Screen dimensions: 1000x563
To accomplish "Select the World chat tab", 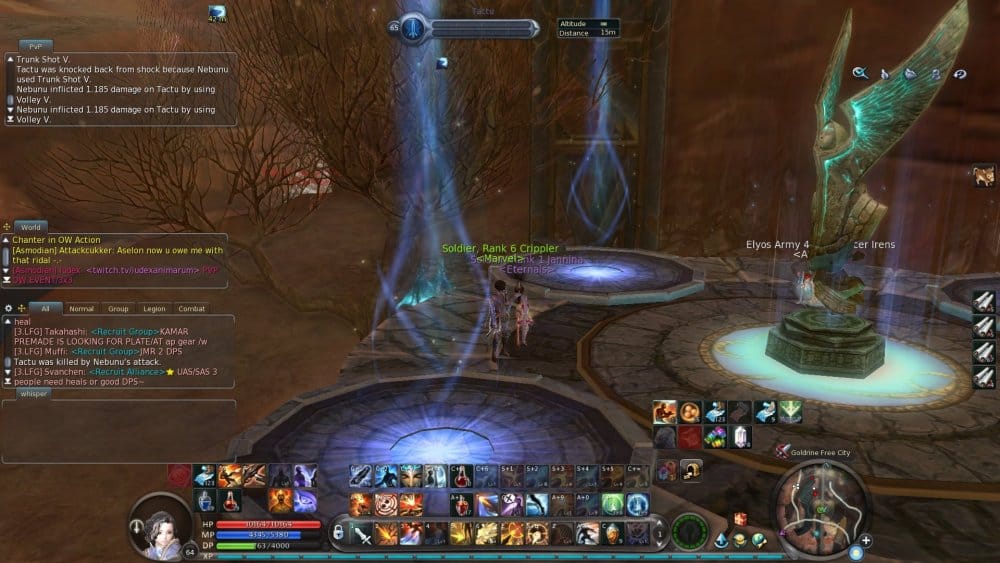I will point(31,227).
